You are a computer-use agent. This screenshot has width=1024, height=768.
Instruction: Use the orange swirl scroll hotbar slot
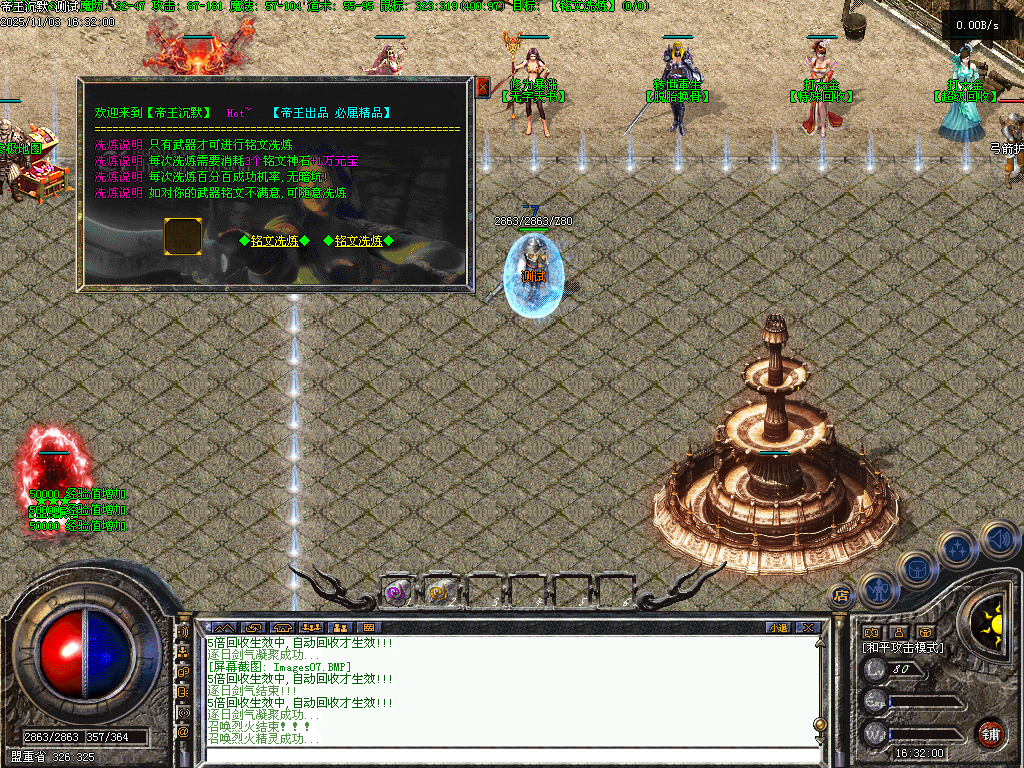[439, 592]
